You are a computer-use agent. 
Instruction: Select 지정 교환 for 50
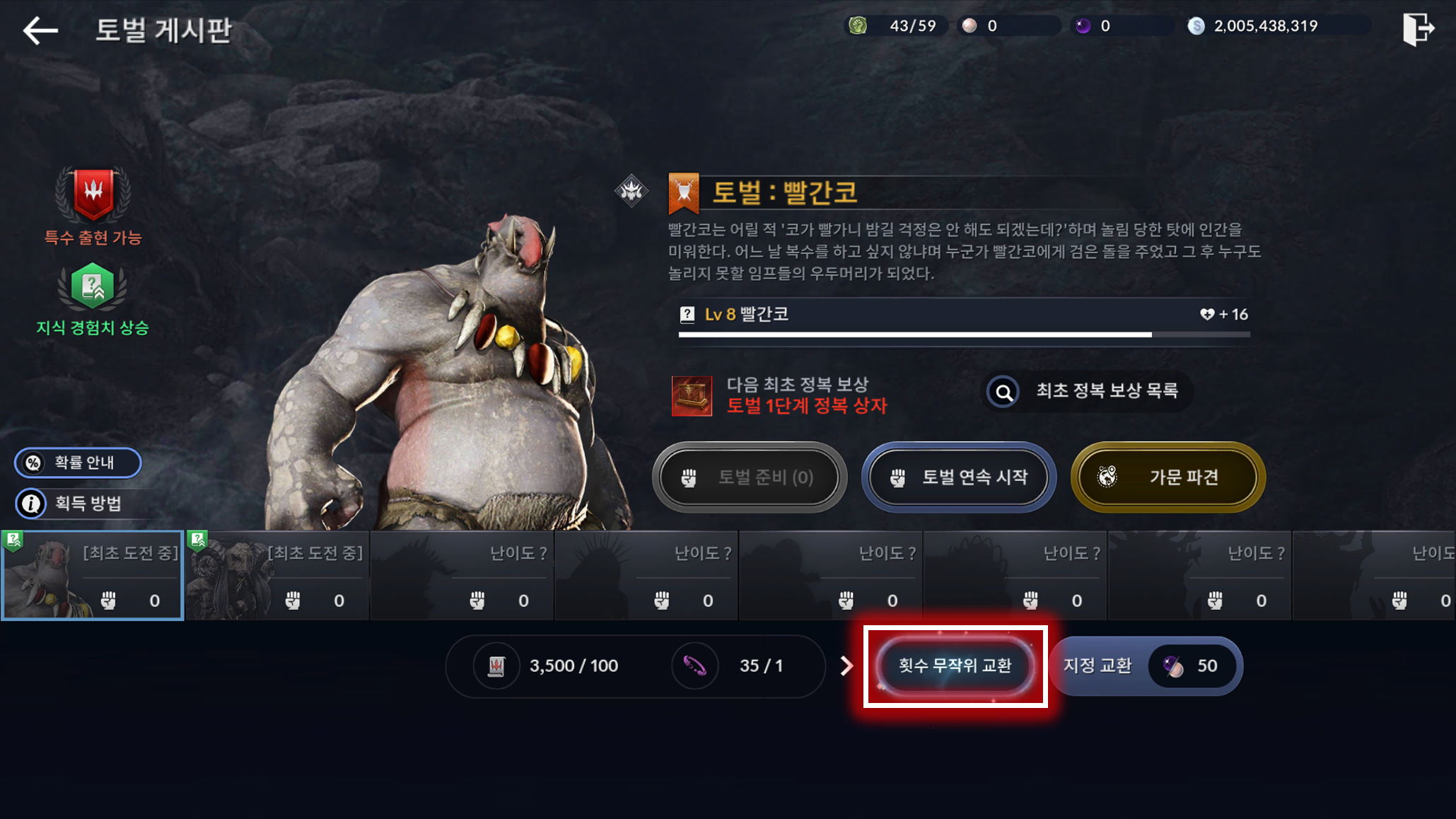coord(1146,666)
